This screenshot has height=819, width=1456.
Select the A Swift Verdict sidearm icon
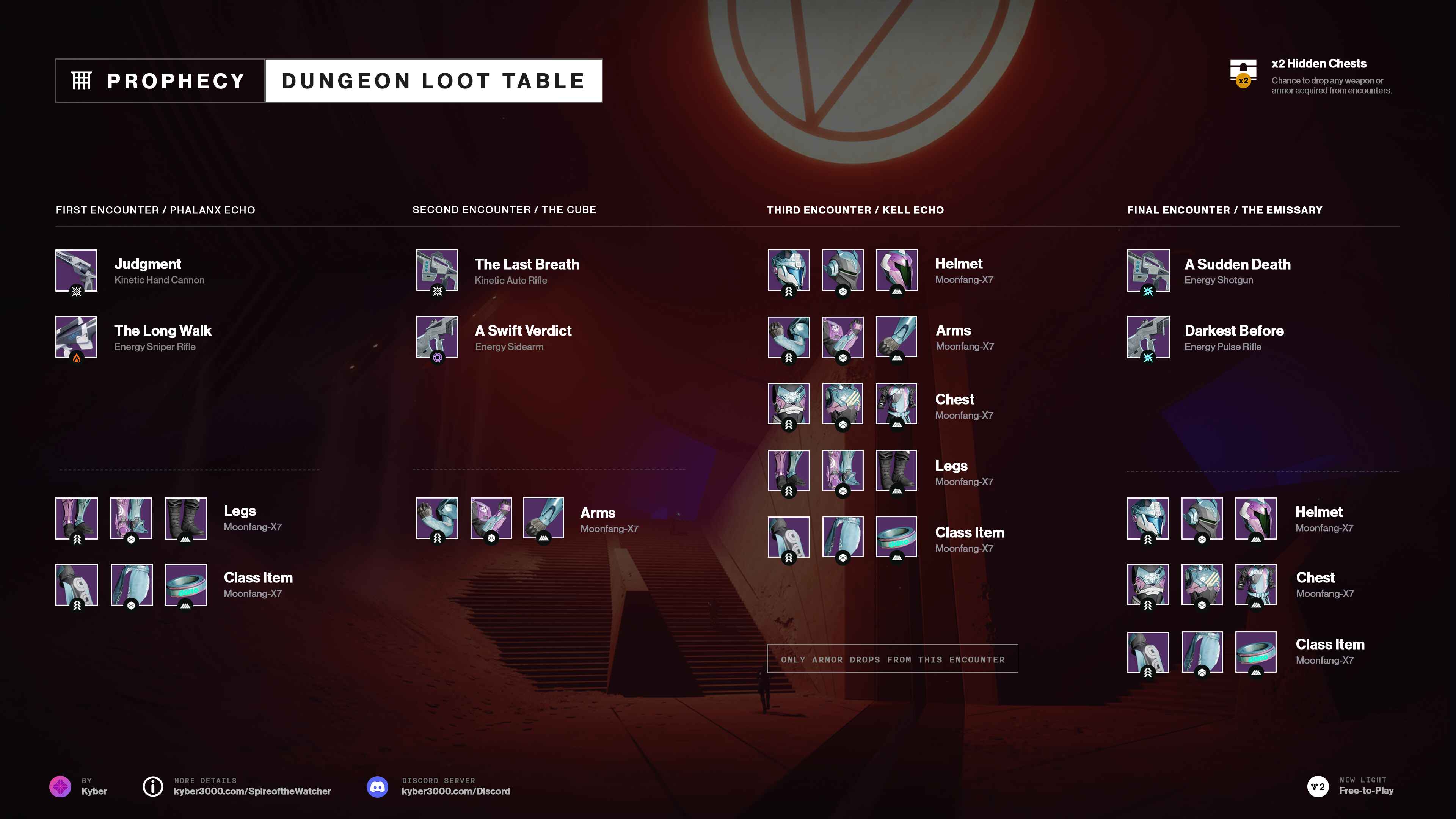437,337
